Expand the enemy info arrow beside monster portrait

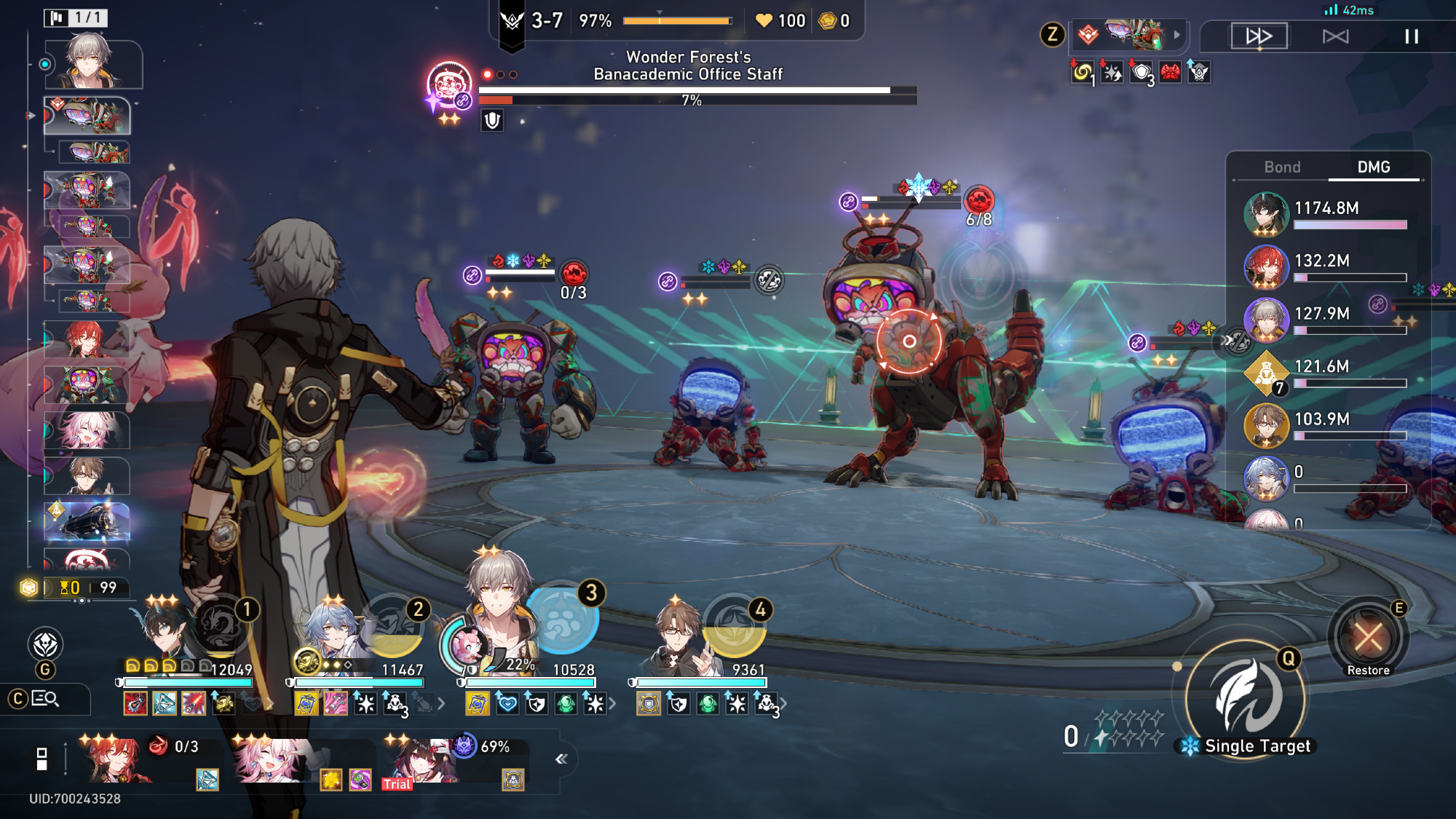(1176, 35)
